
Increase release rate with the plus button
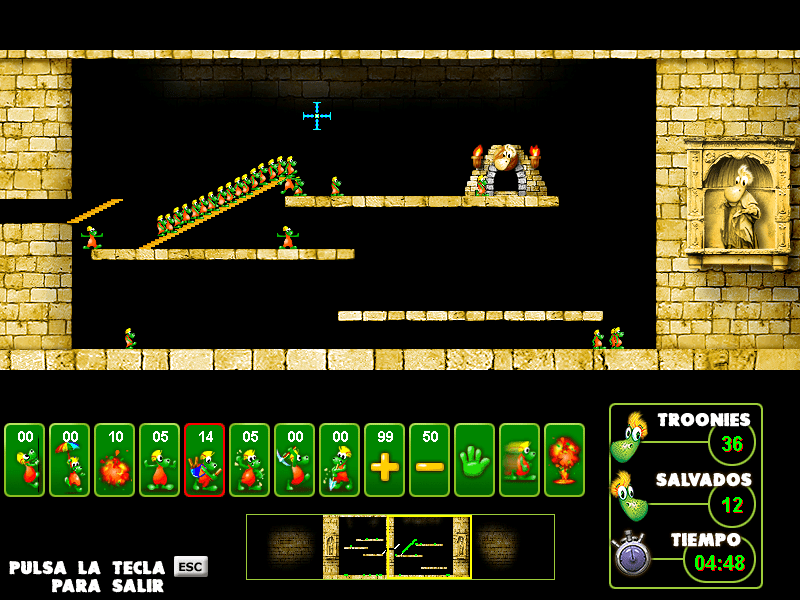[384, 460]
